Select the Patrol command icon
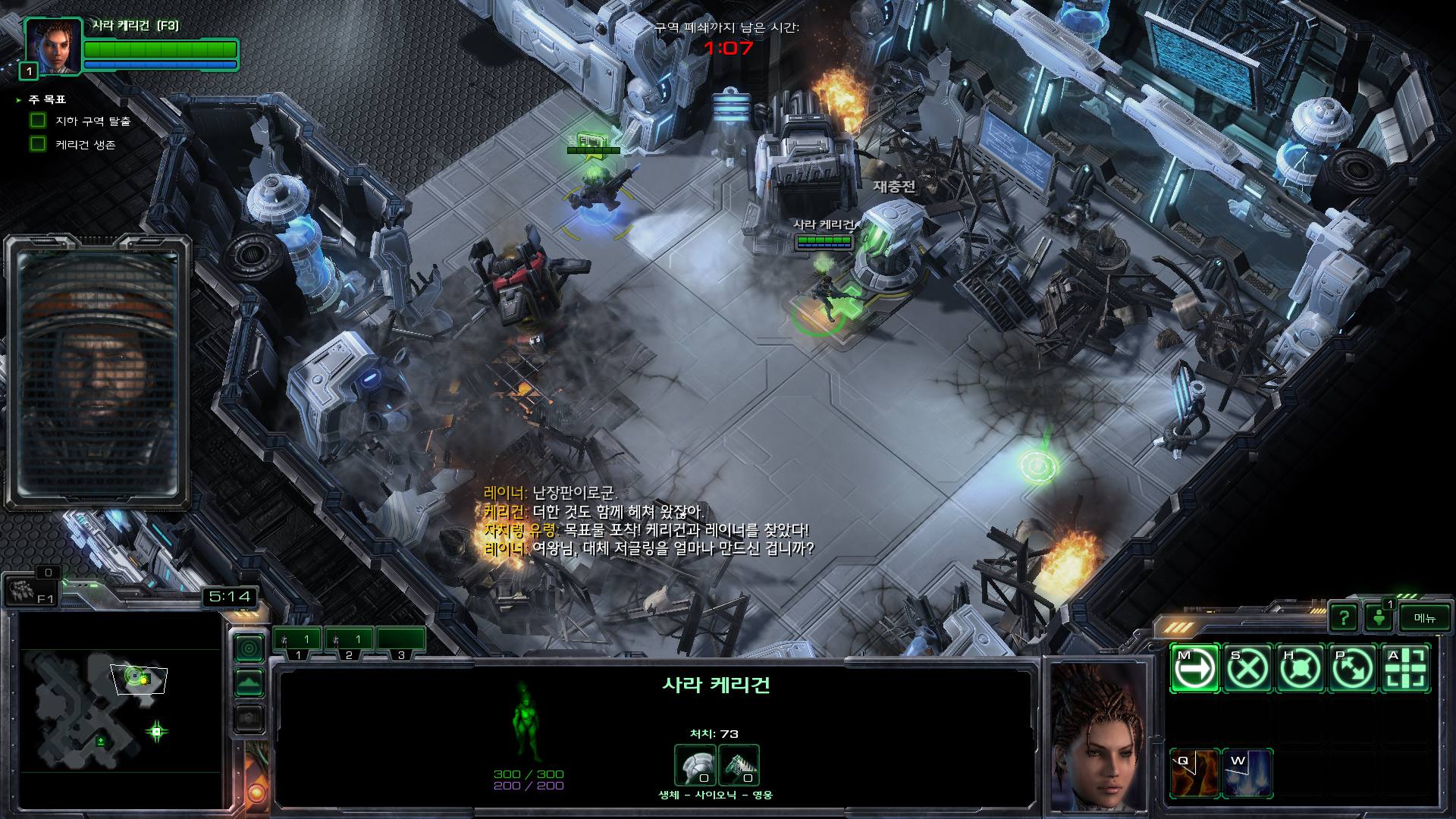 click(1354, 669)
